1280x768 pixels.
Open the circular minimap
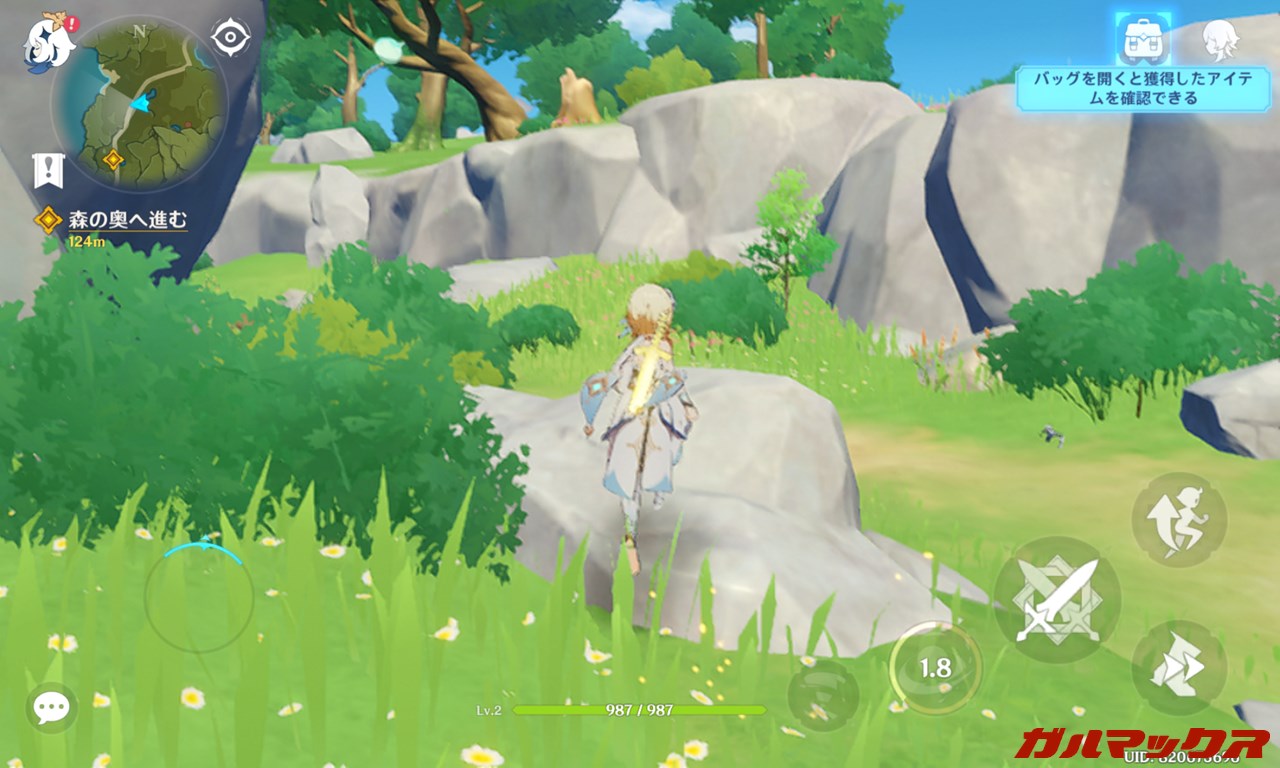pos(139,103)
